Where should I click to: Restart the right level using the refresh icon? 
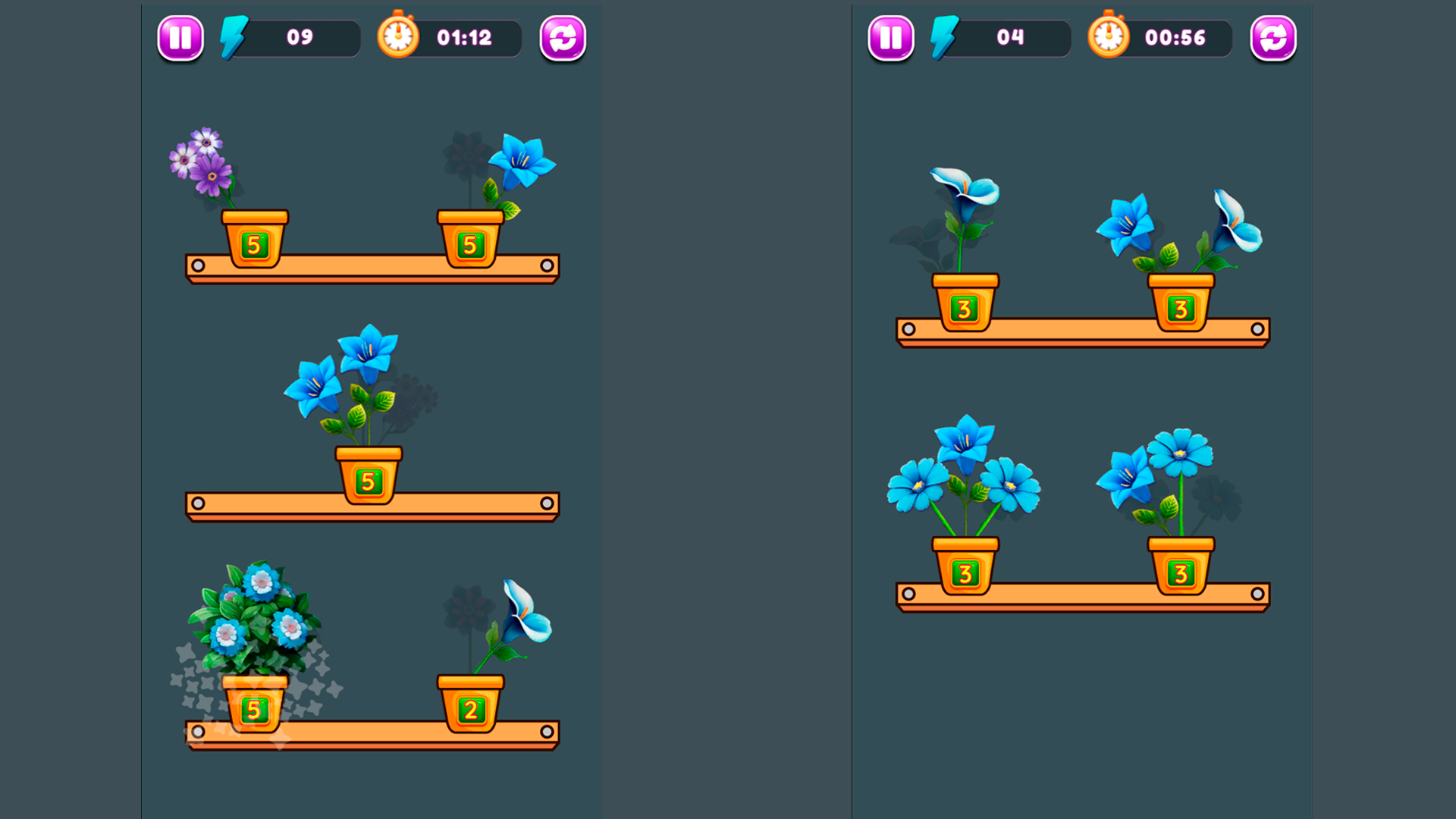tap(1272, 37)
